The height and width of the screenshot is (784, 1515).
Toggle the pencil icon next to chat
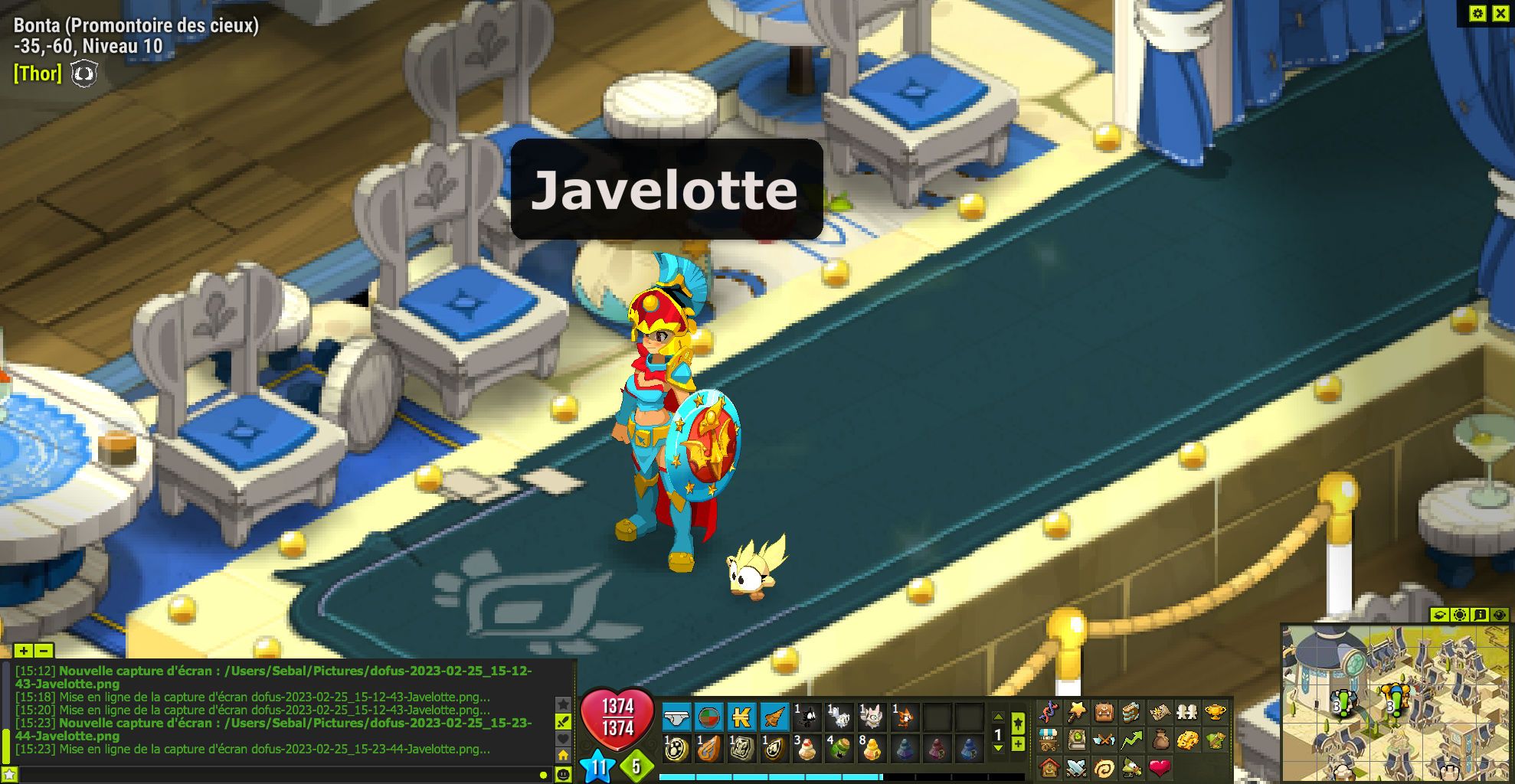563,721
